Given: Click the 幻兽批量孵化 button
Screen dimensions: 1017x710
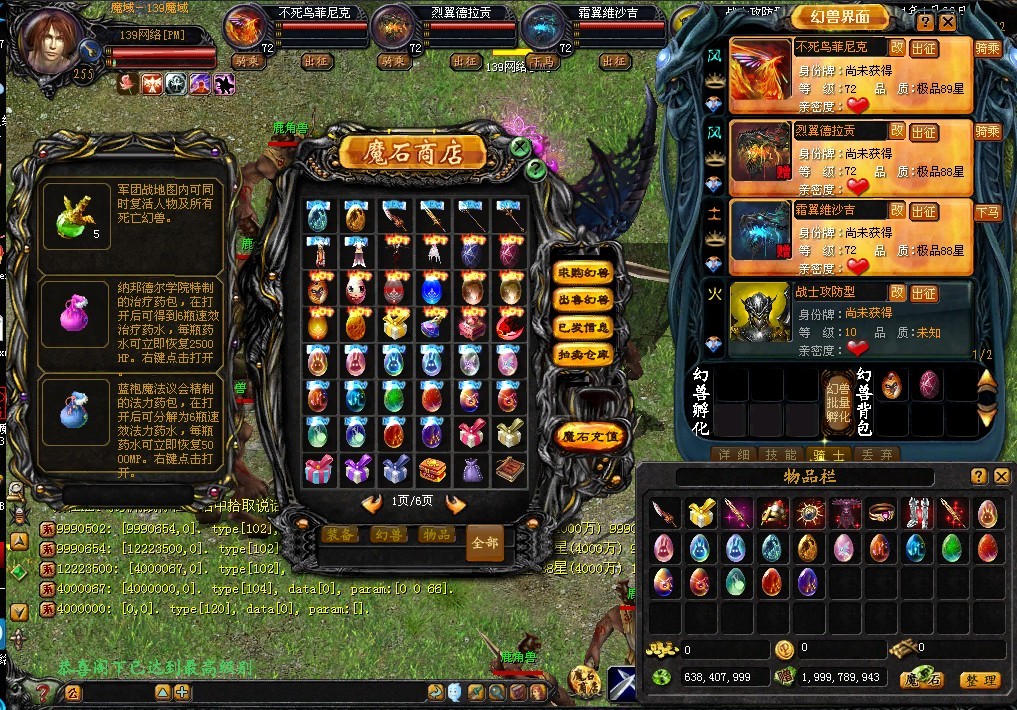Looking at the screenshot, I should pyautogui.click(x=837, y=400).
